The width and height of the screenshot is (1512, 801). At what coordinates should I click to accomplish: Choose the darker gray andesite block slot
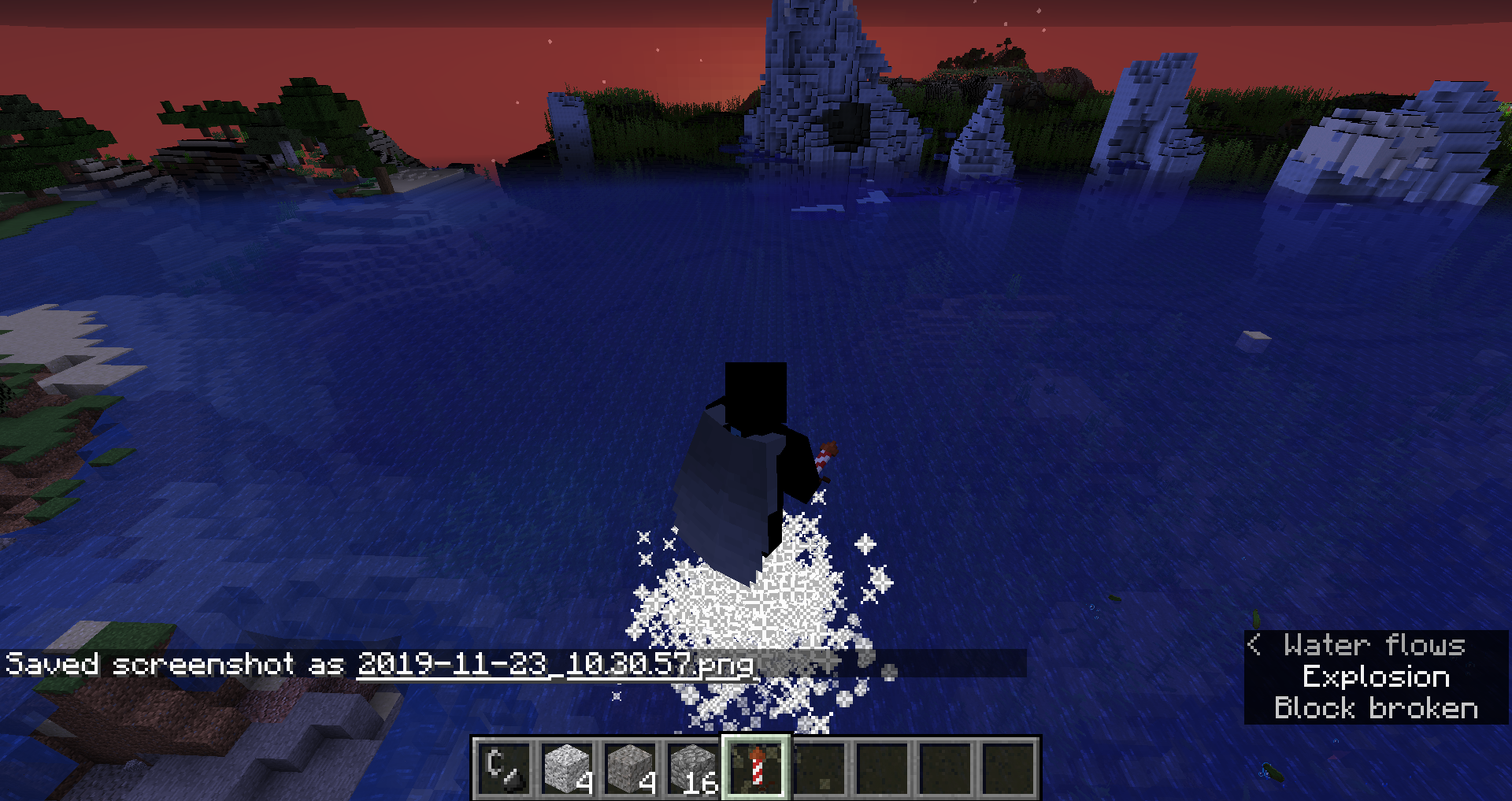(630, 768)
